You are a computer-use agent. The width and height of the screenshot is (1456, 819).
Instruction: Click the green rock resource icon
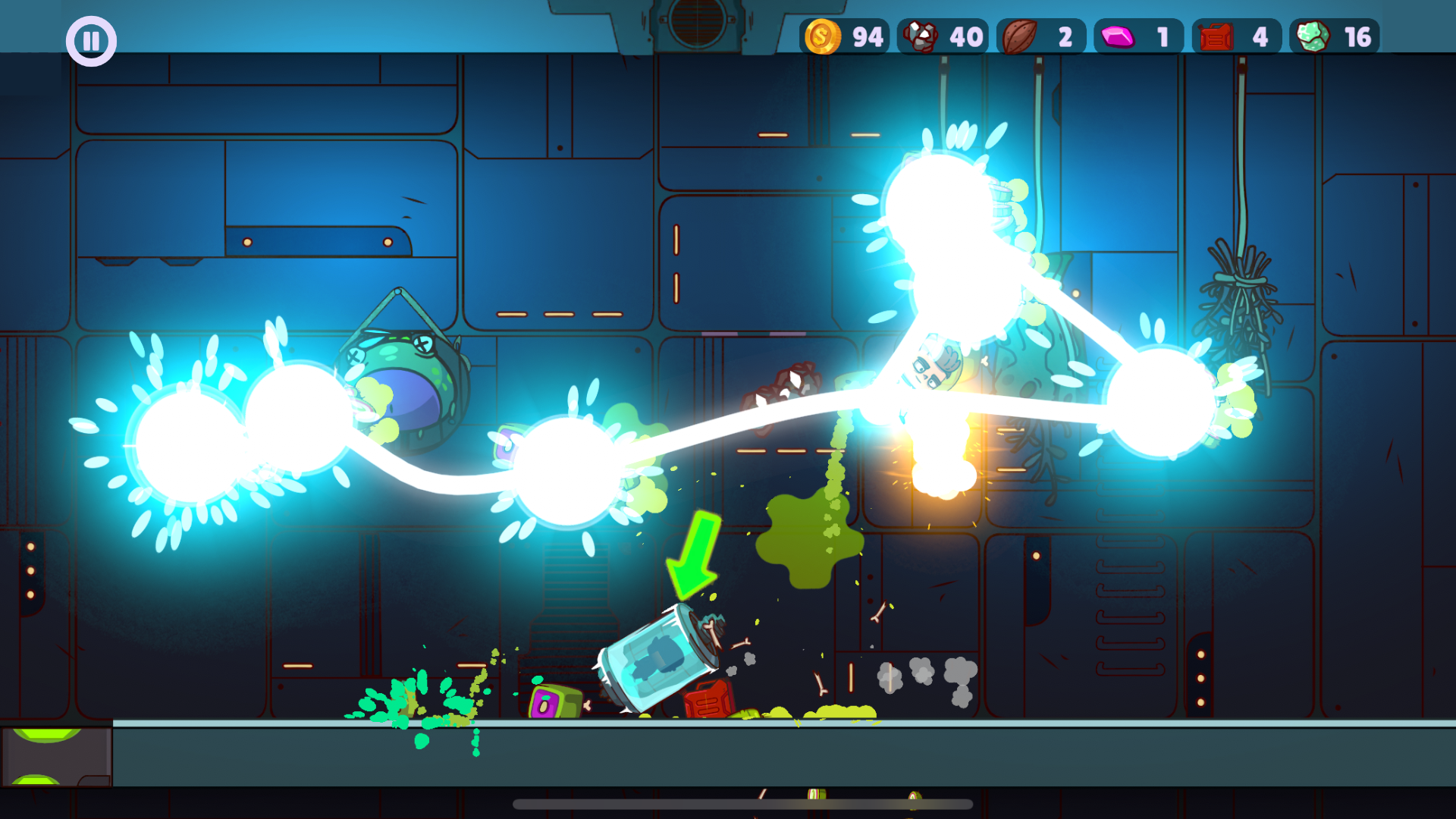tap(1314, 35)
